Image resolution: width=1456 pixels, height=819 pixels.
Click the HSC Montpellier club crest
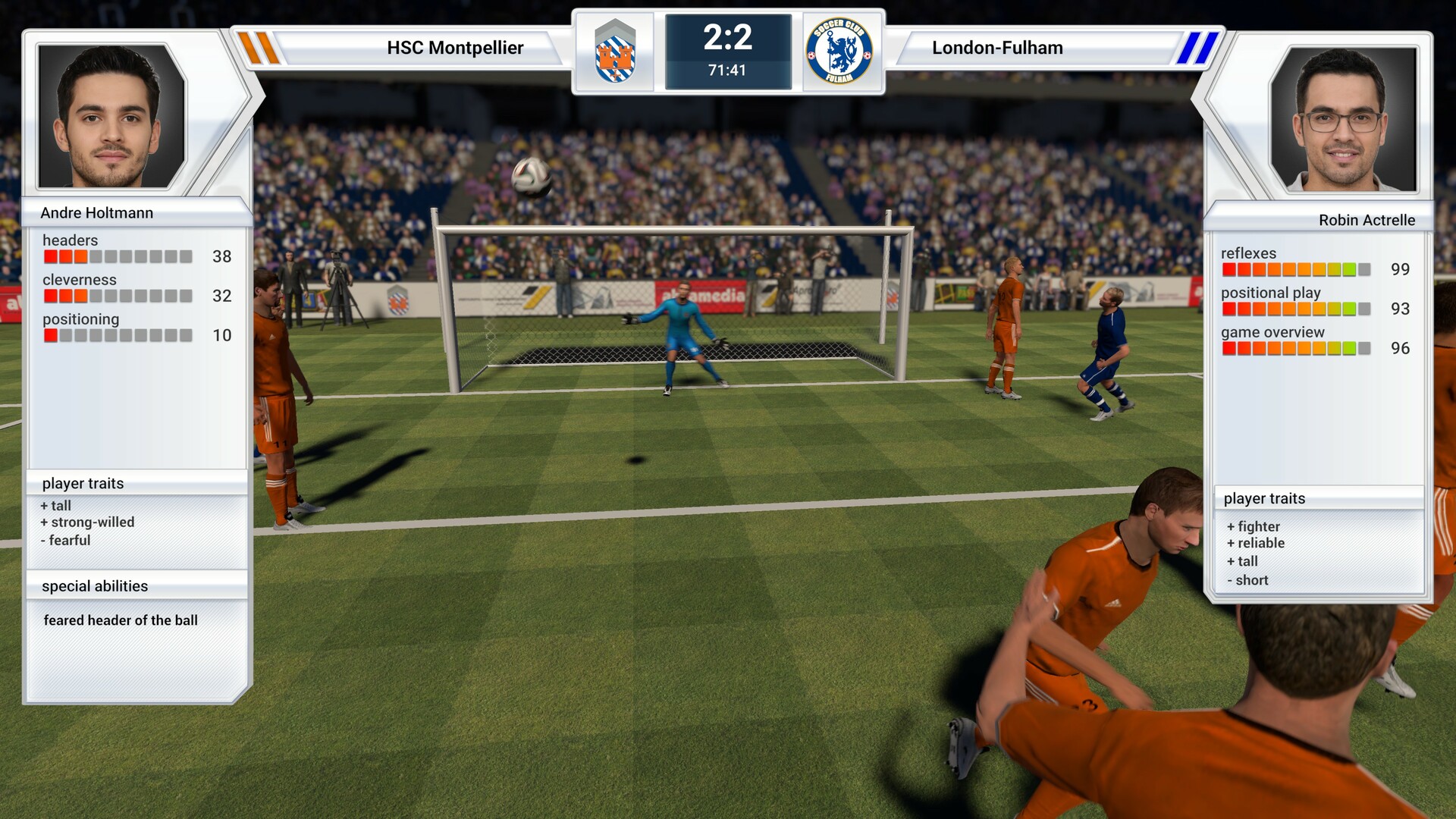[616, 52]
